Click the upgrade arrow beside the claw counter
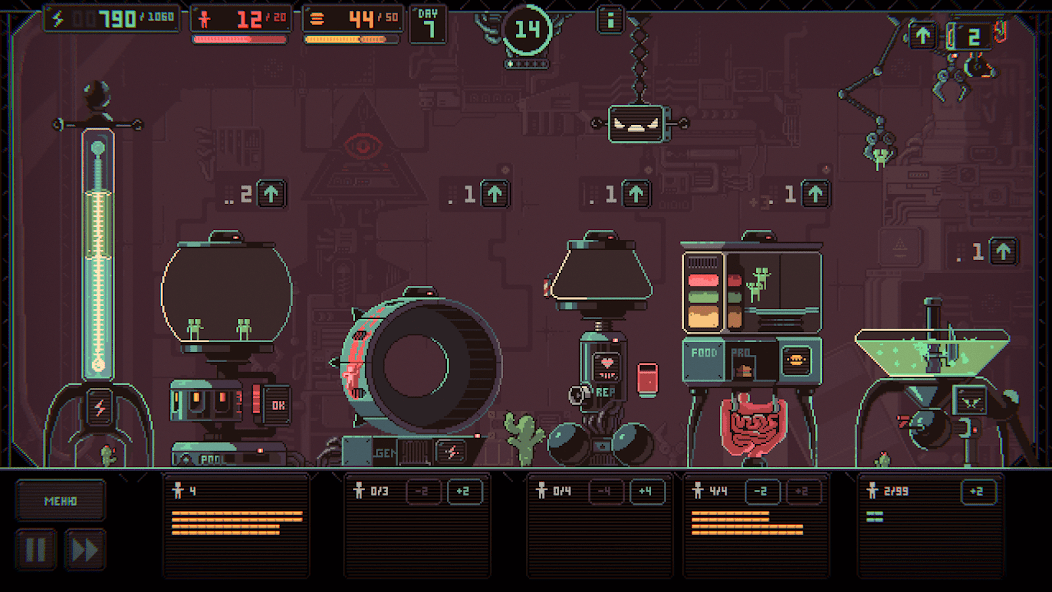 [923, 36]
